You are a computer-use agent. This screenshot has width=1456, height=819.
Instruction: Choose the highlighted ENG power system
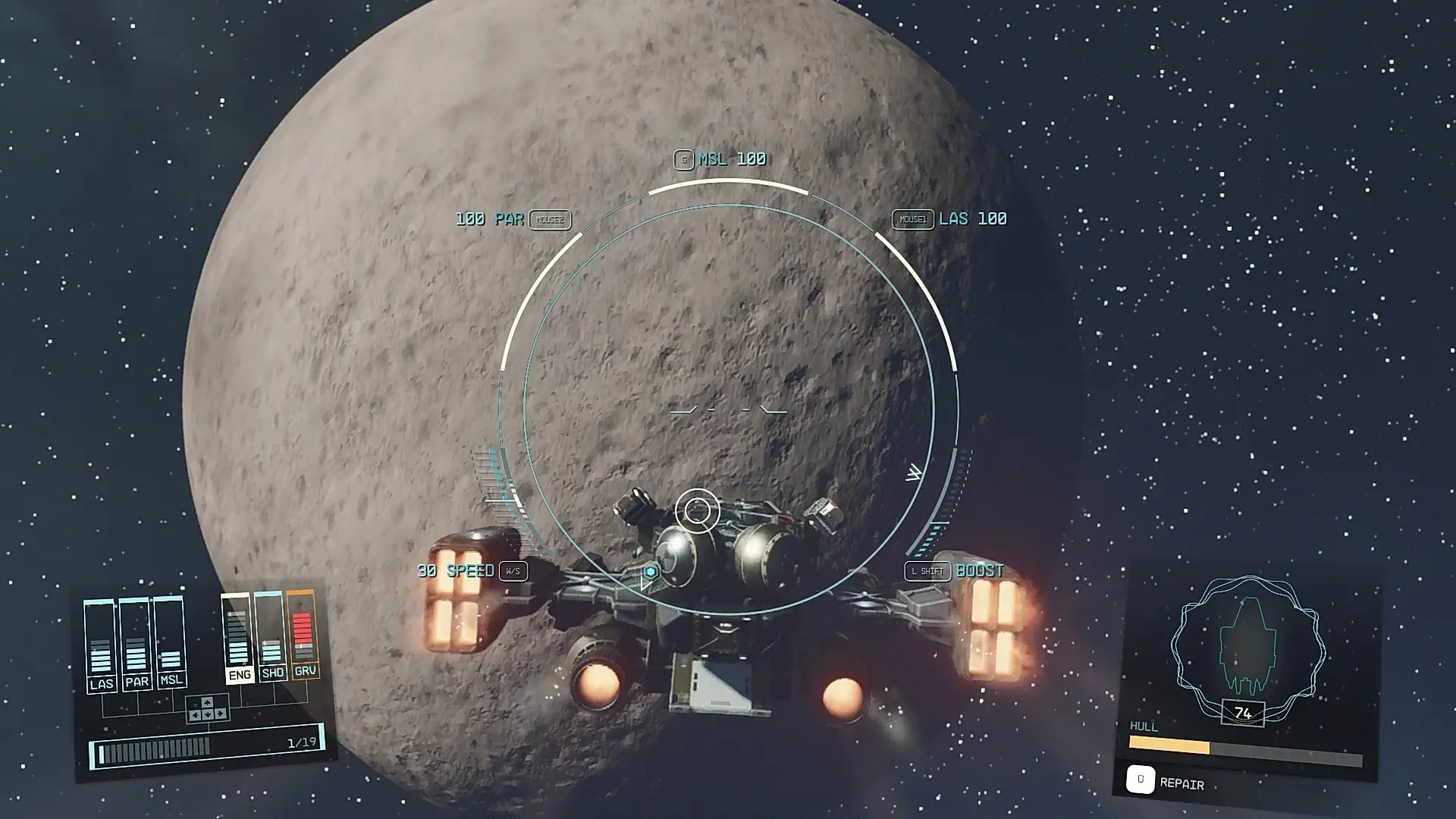coord(239,639)
